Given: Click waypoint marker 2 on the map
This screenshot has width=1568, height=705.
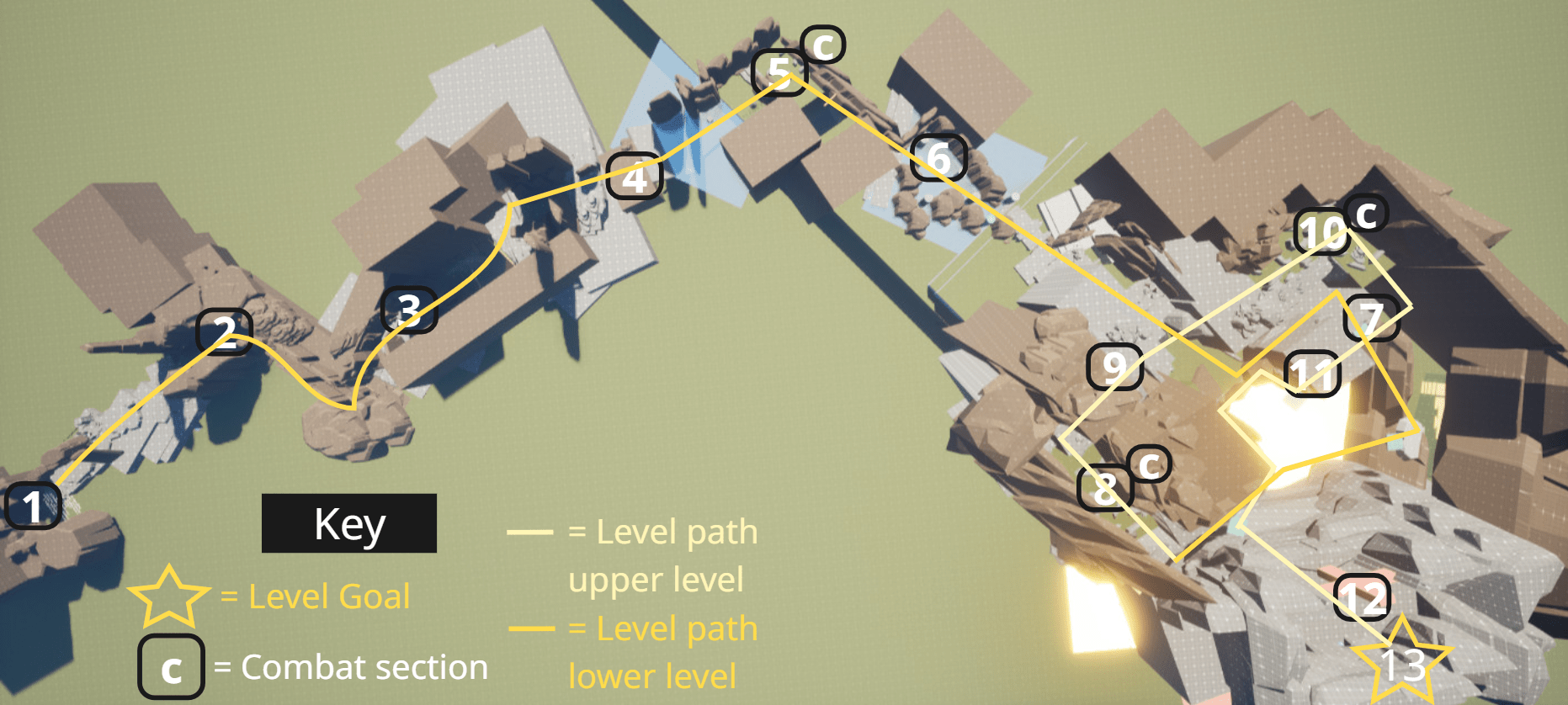Looking at the screenshot, I should pyautogui.click(x=224, y=332).
